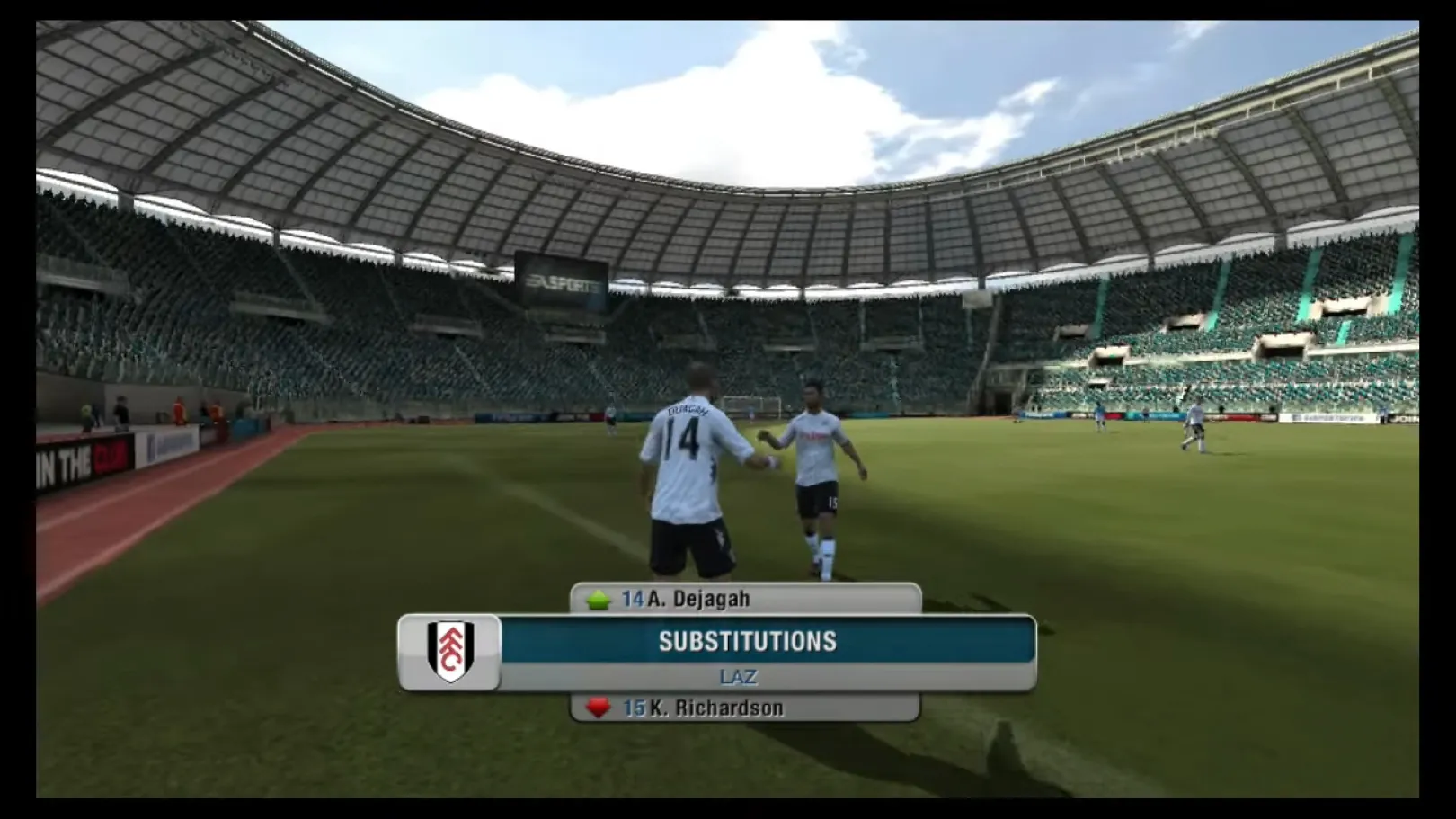Screen dimensions: 1456x819
Task: Click the Substitutions banner title
Action: click(x=748, y=641)
